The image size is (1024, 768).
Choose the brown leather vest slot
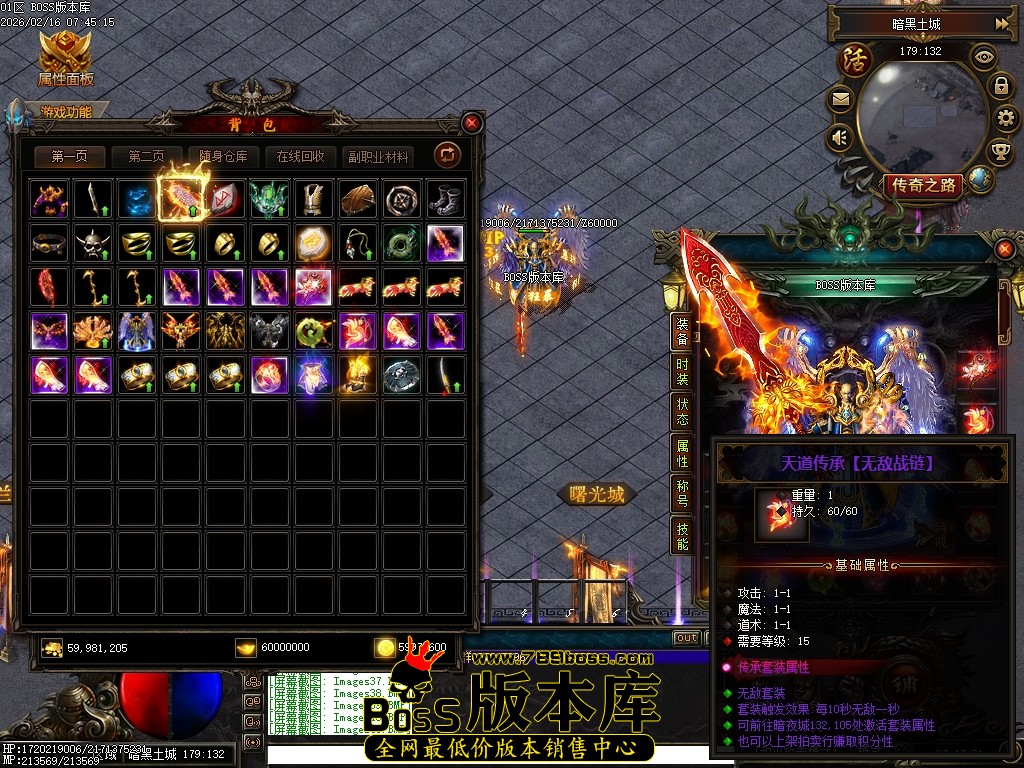(313, 198)
